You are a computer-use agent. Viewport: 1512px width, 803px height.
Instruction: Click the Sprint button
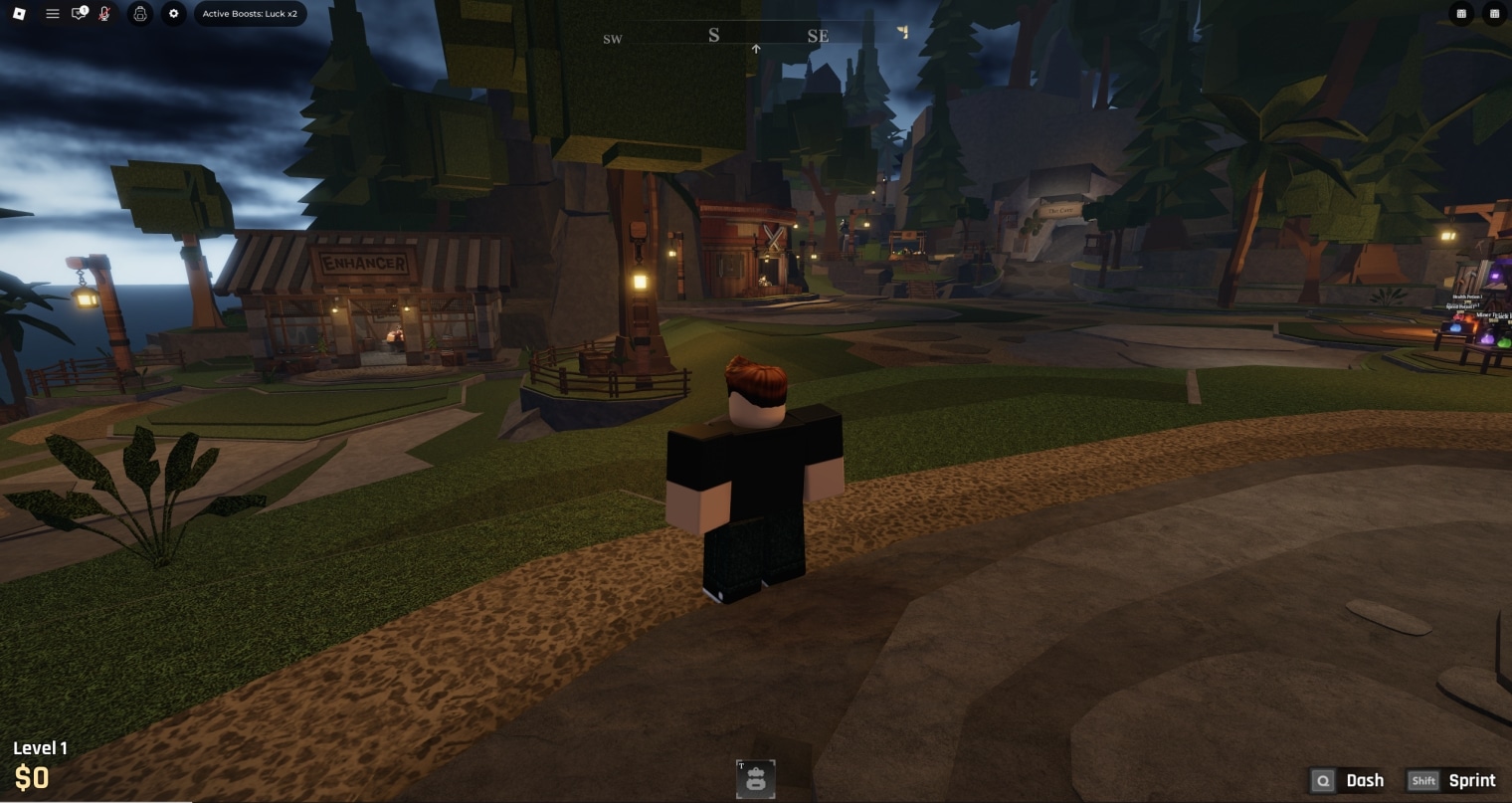(x=1472, y=781)
